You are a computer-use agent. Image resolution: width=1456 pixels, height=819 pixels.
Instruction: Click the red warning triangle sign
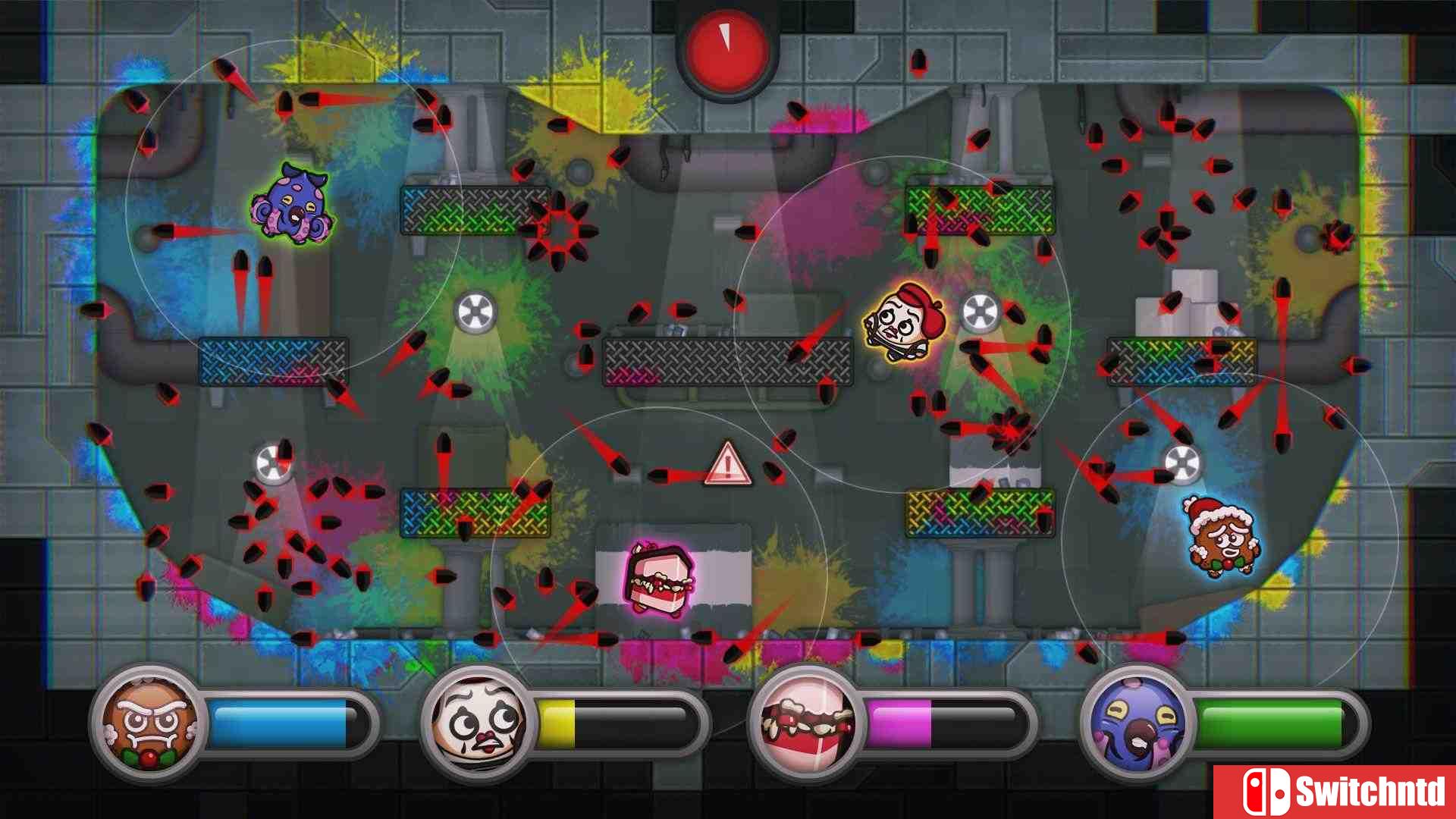pos(728,463)
